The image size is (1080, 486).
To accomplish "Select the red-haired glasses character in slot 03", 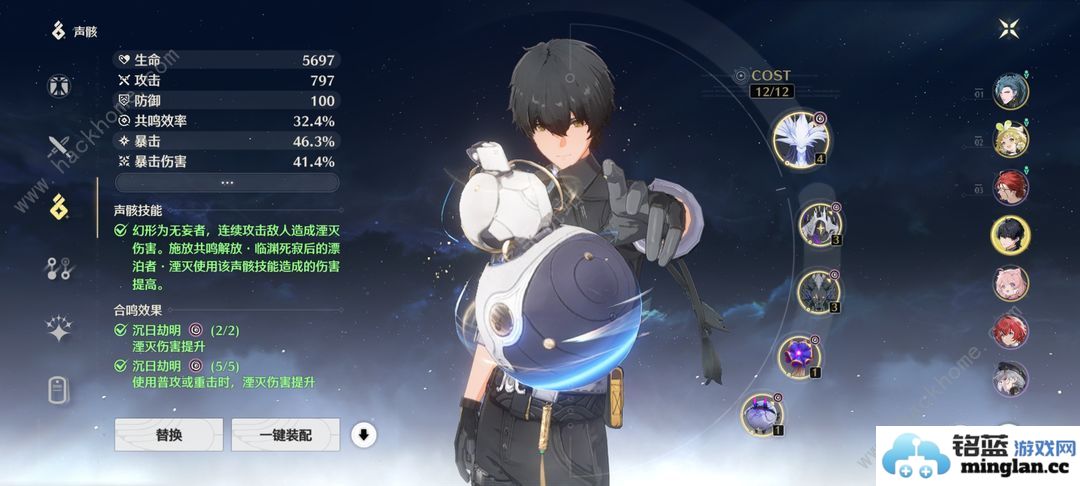I will point(1010,187).
